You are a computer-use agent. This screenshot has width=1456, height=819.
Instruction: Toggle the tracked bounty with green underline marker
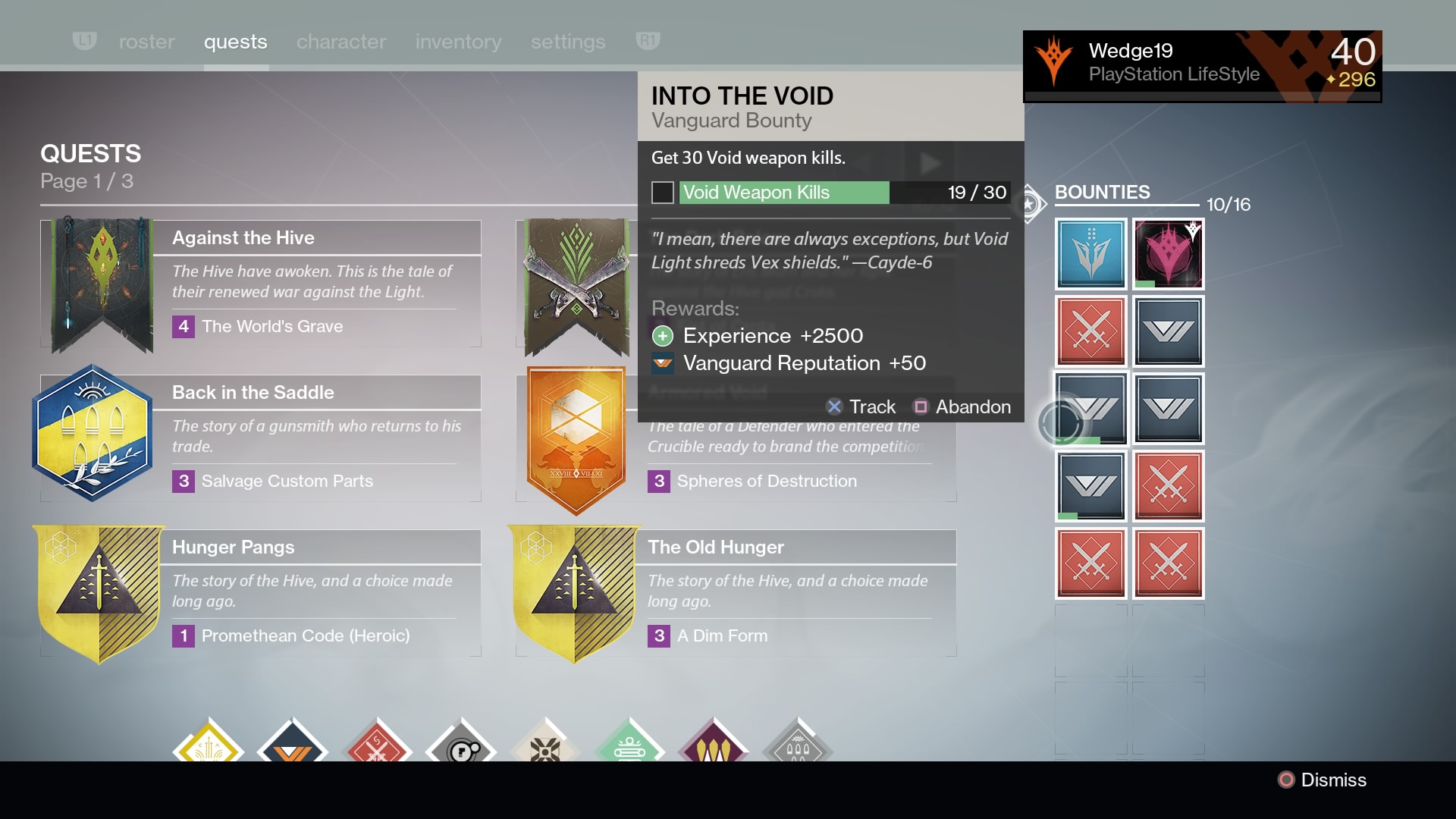1090,409
